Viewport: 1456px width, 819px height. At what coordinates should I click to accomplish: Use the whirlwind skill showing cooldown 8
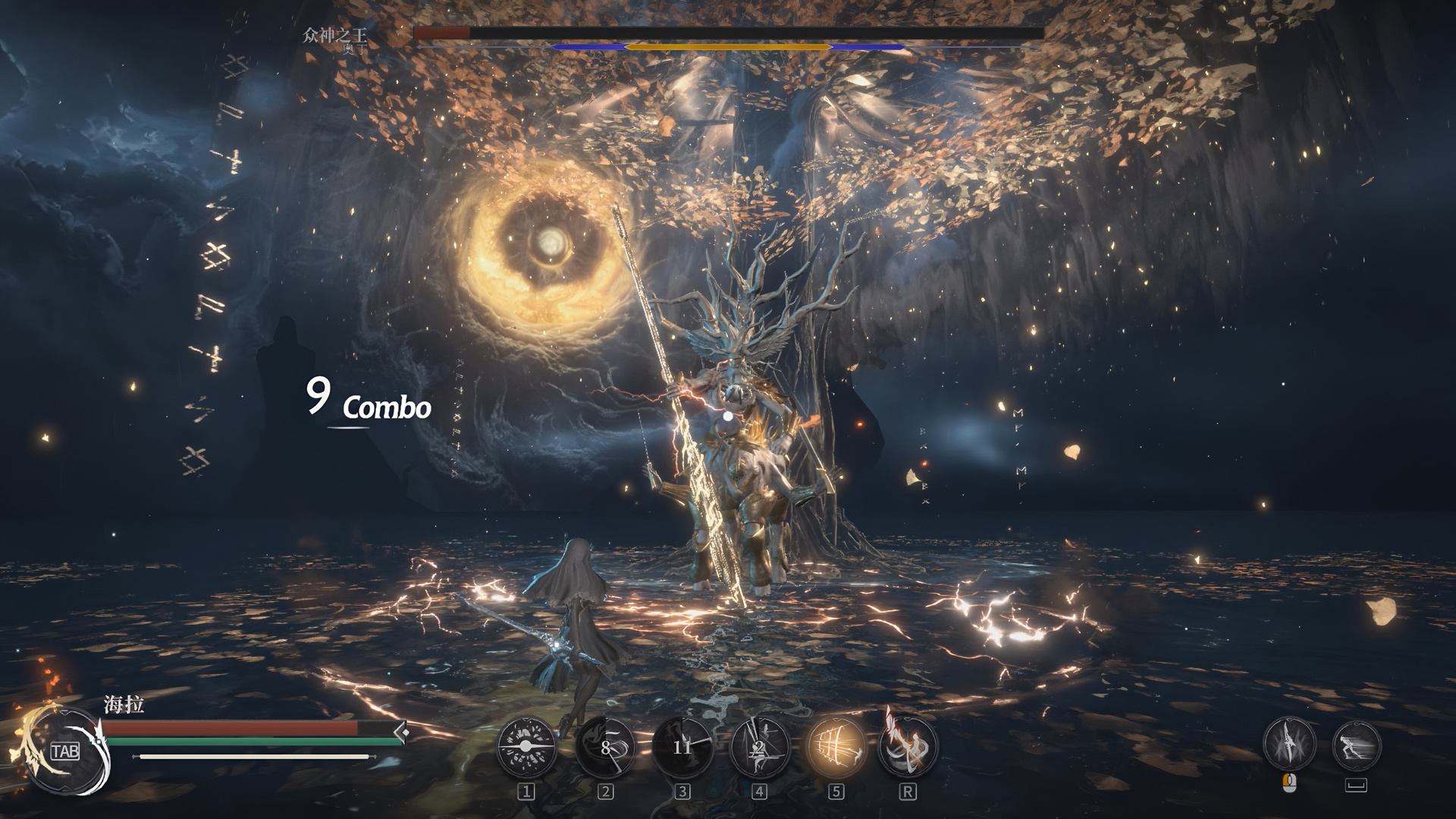[x=605, y=747]
